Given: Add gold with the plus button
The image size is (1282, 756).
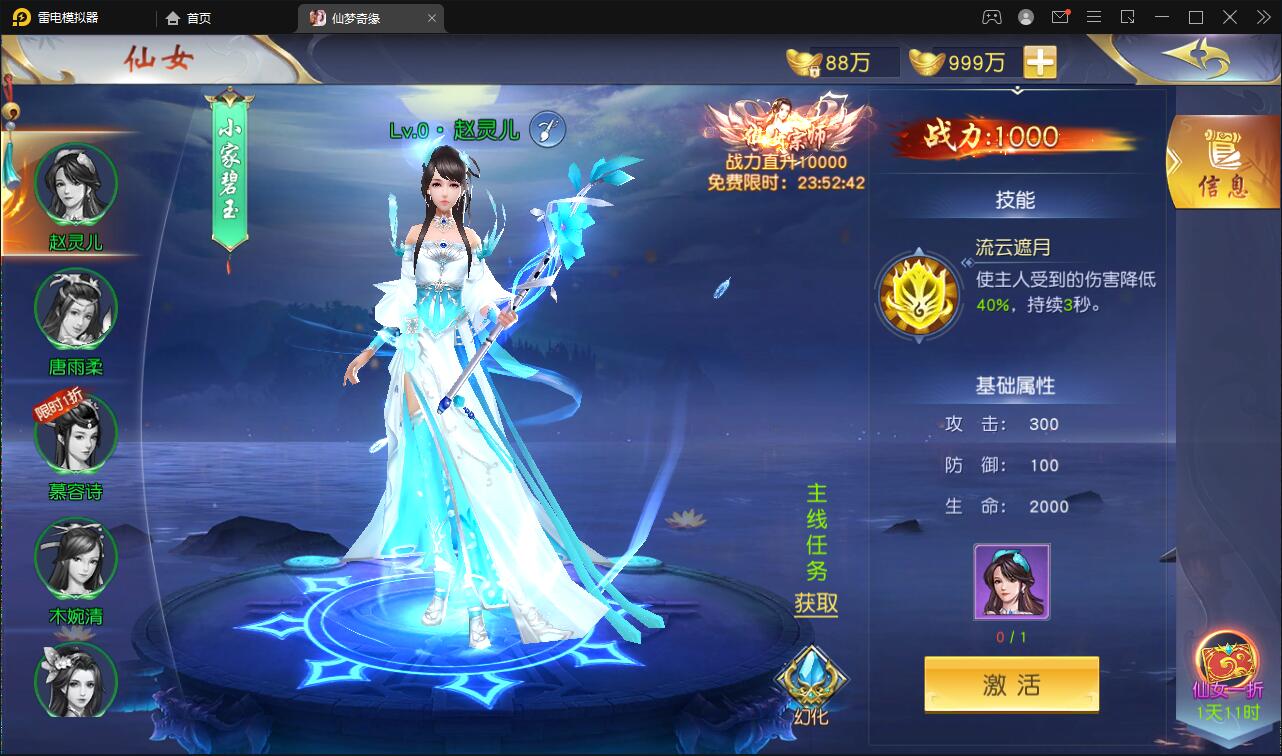Looking at the screenshot, I should point(1040,62).
